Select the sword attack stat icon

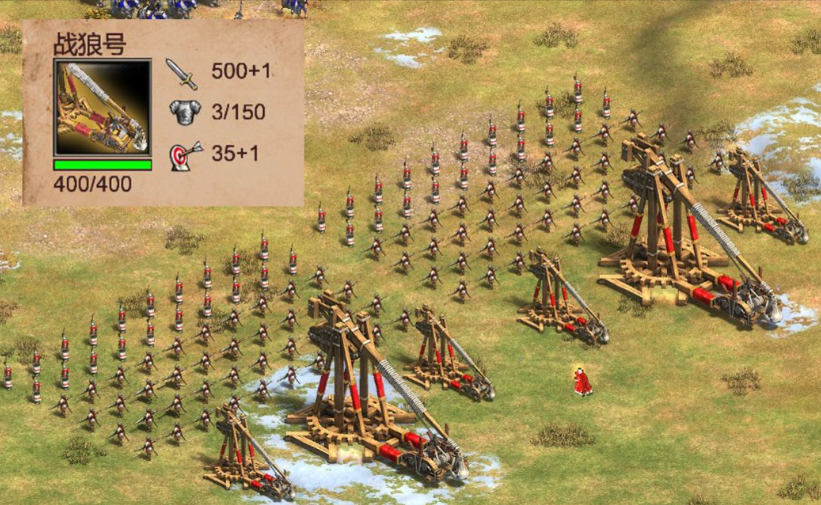(x=182, y=73)
